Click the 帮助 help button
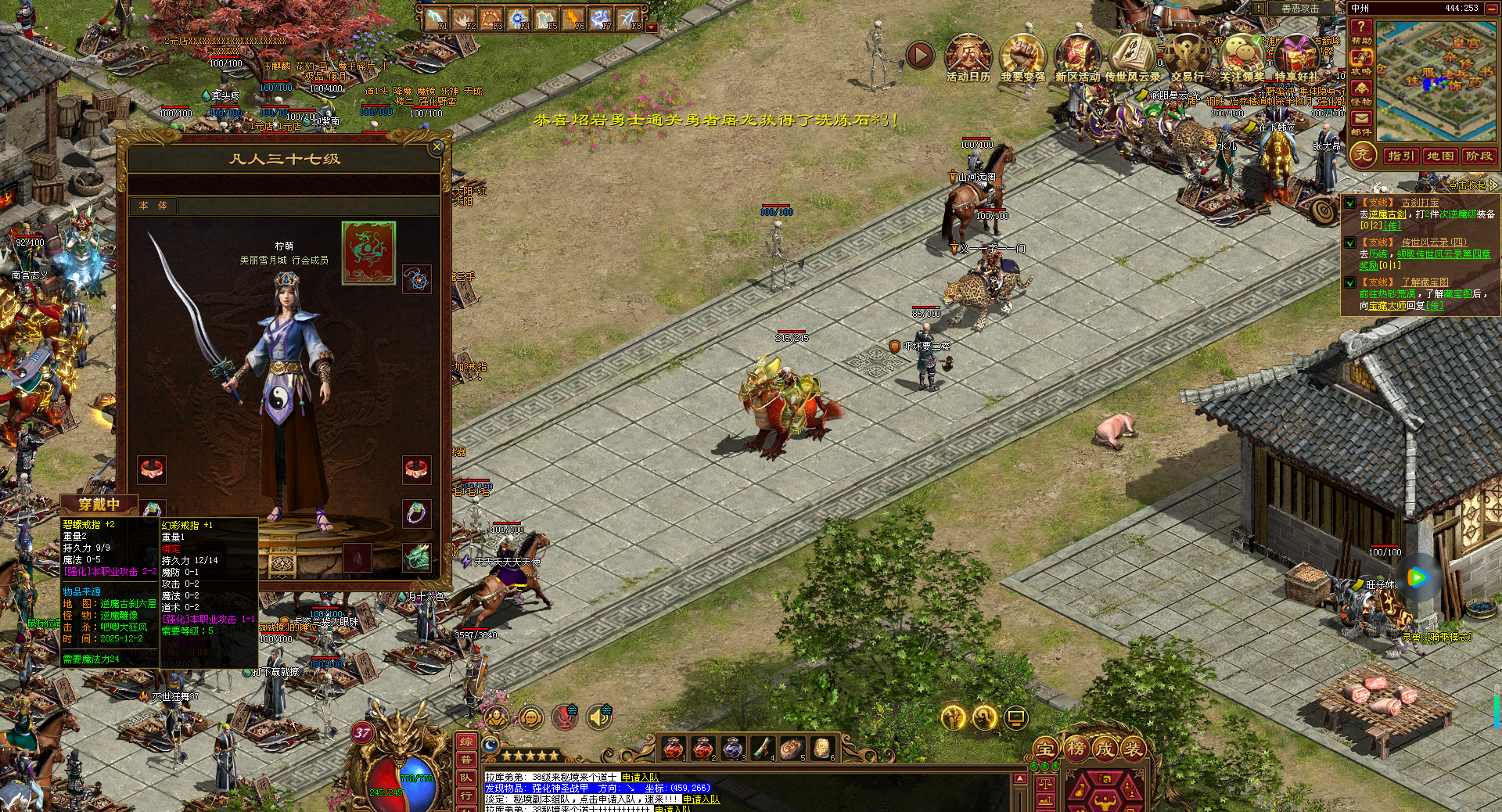This screenshot has width=1502, height=812. pos(1361,31)
